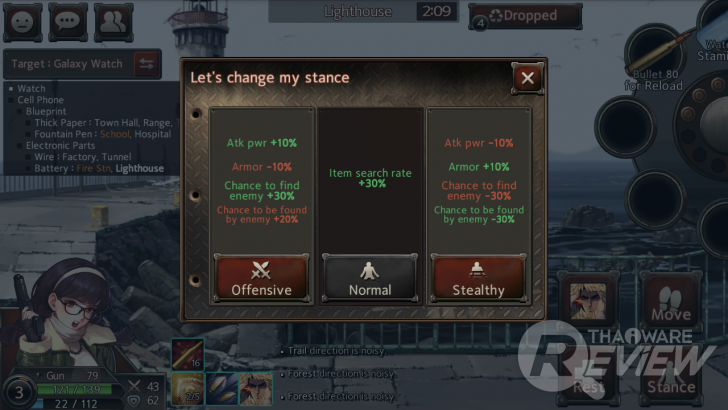728x410 pixels.
Task: Change the Galaxy Watch target item
Action: (146, 64)
